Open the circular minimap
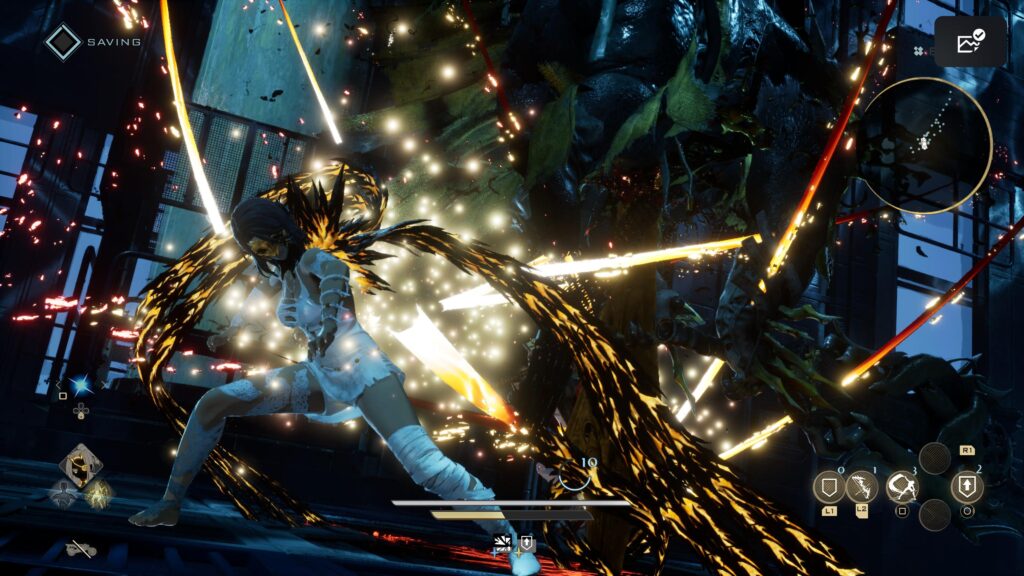1024x576 pixels. 925,146
